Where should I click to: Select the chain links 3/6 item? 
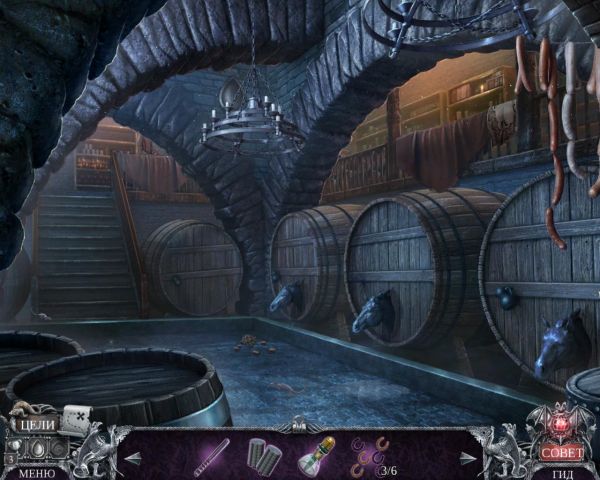367,453
